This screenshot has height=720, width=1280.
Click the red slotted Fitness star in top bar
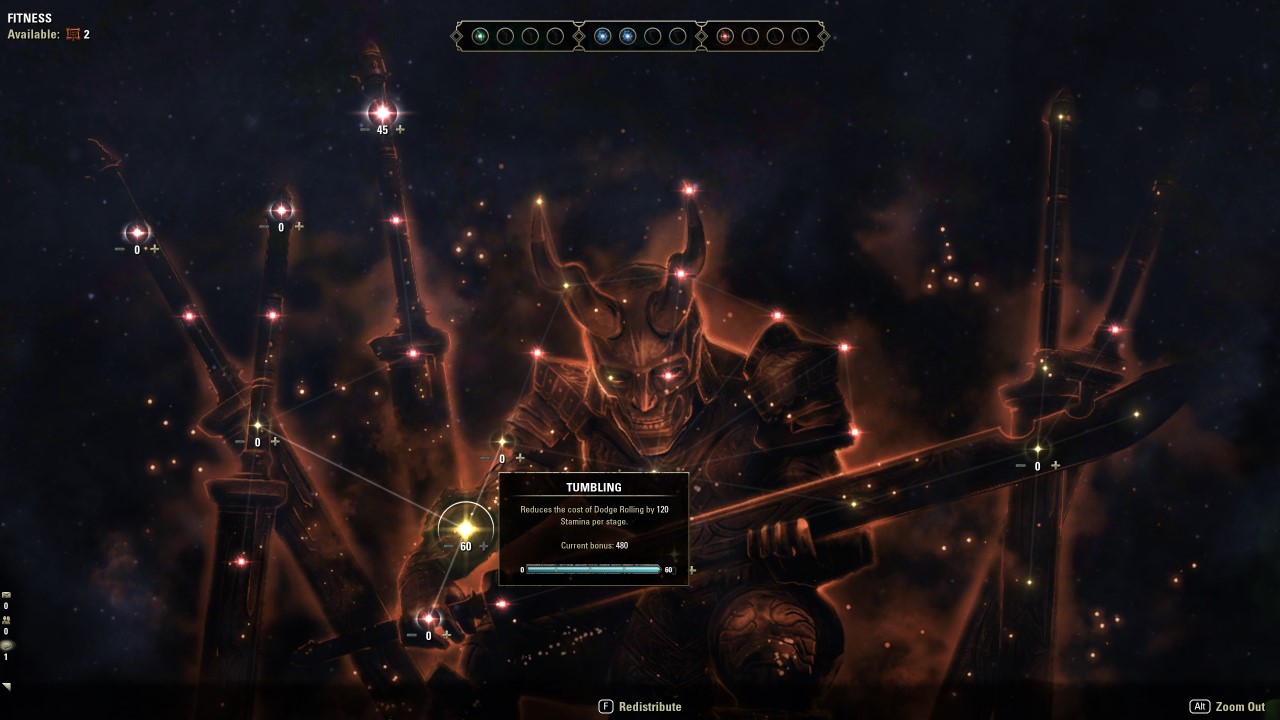pos(726,35)
